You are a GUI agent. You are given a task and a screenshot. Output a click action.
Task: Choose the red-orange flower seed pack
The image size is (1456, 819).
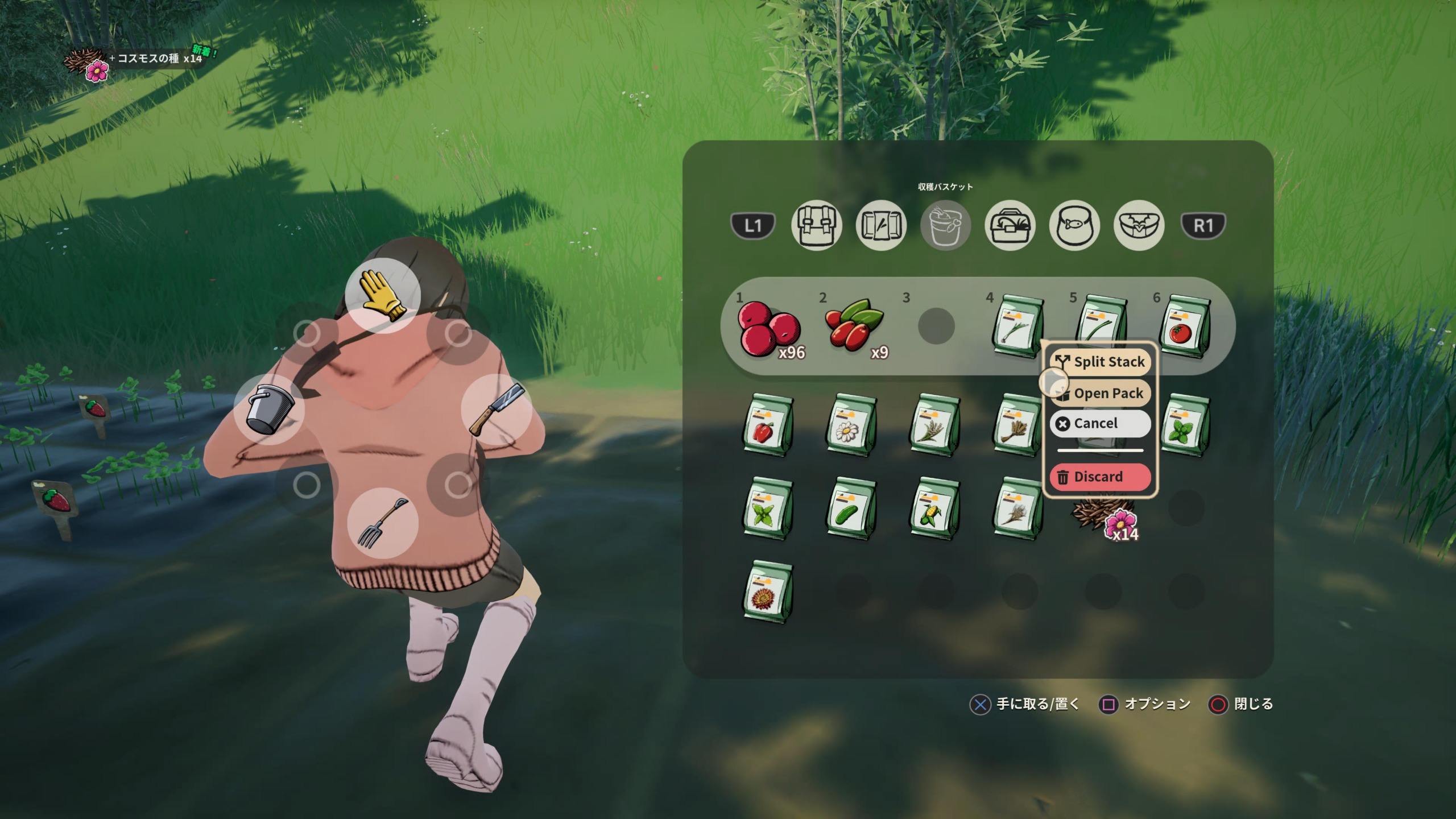768,591
